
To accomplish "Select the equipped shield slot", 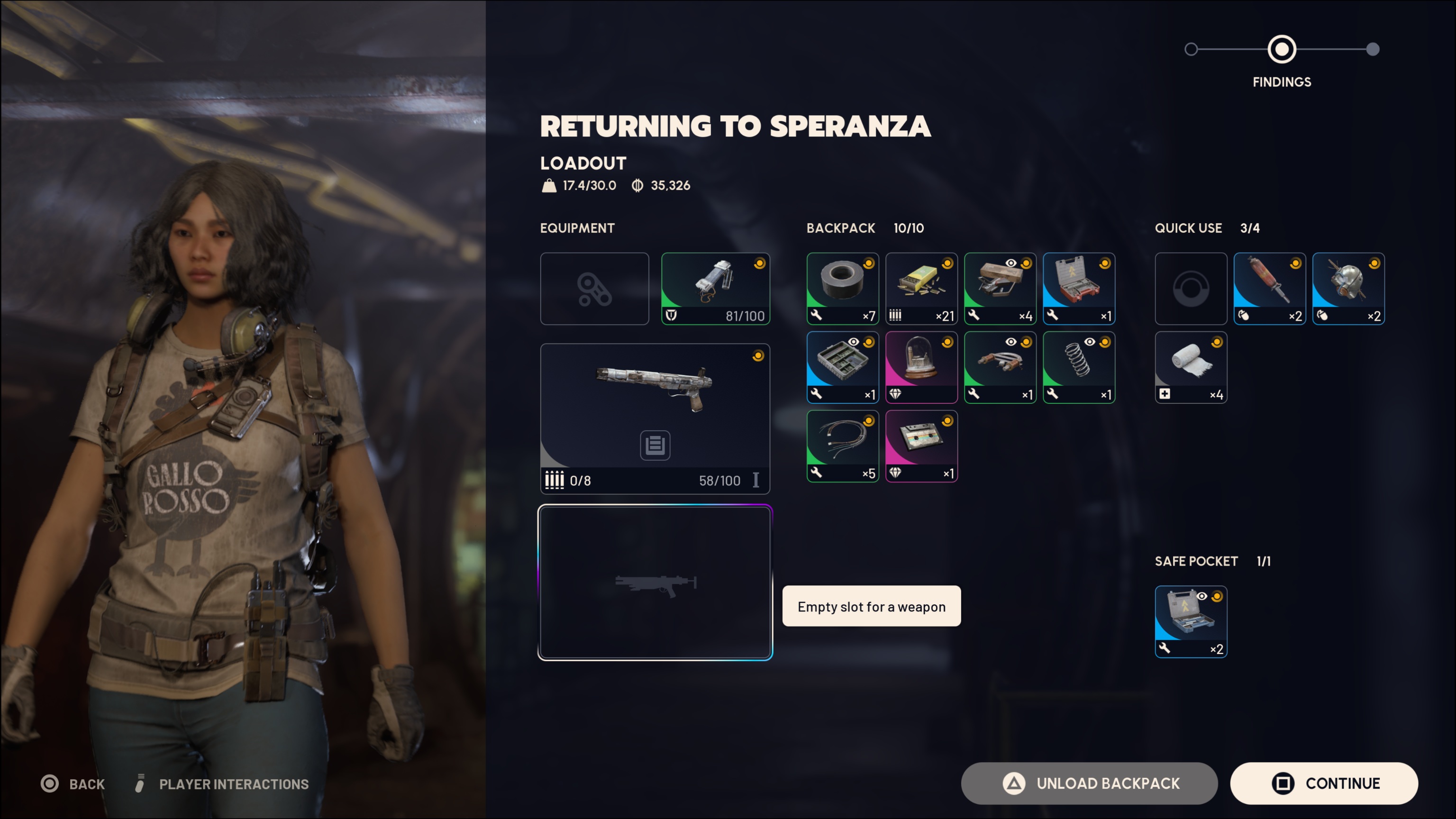I will click(715, 289).
